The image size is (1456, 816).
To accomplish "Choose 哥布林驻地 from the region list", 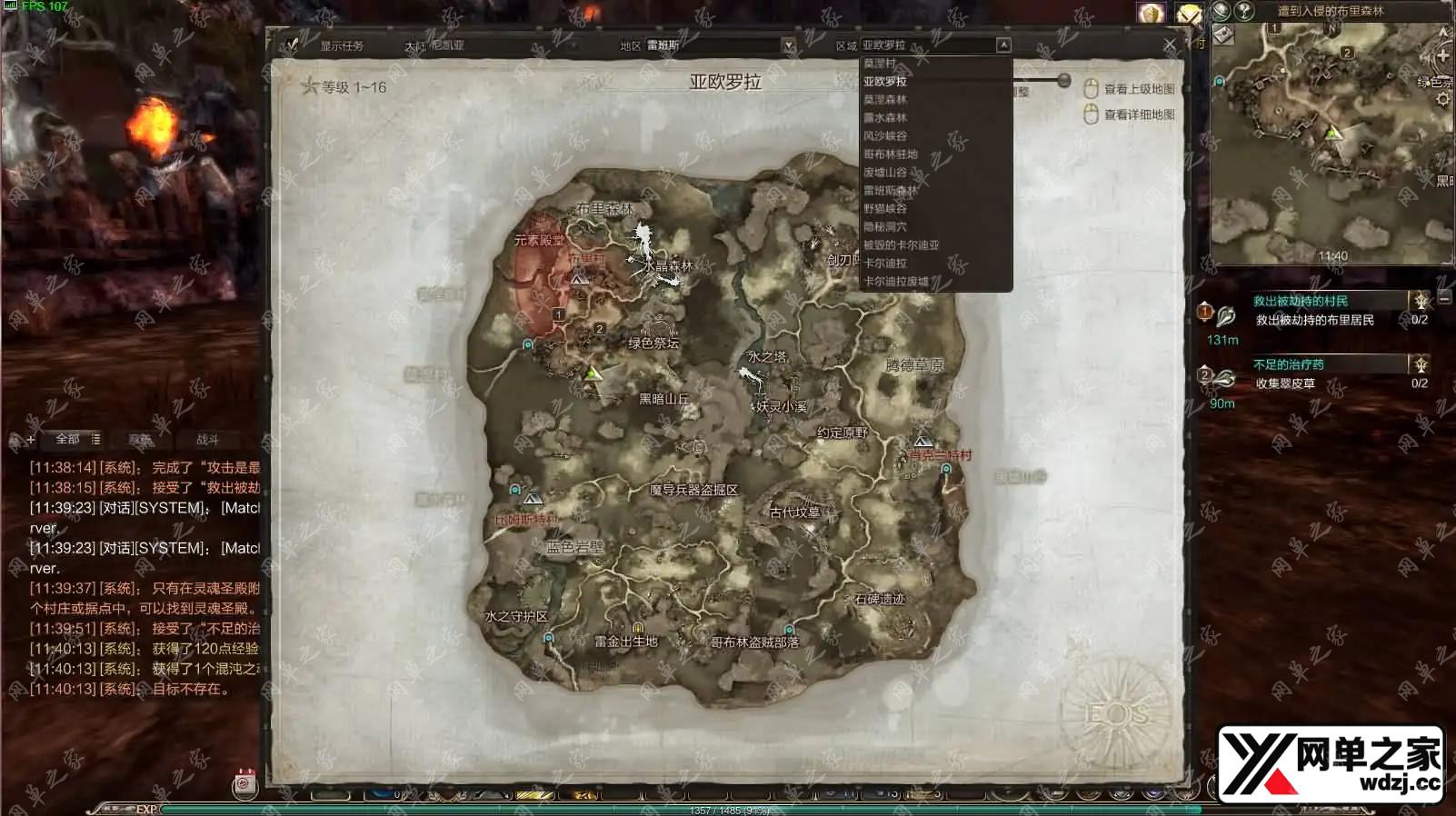I will [x=891, y=154].
